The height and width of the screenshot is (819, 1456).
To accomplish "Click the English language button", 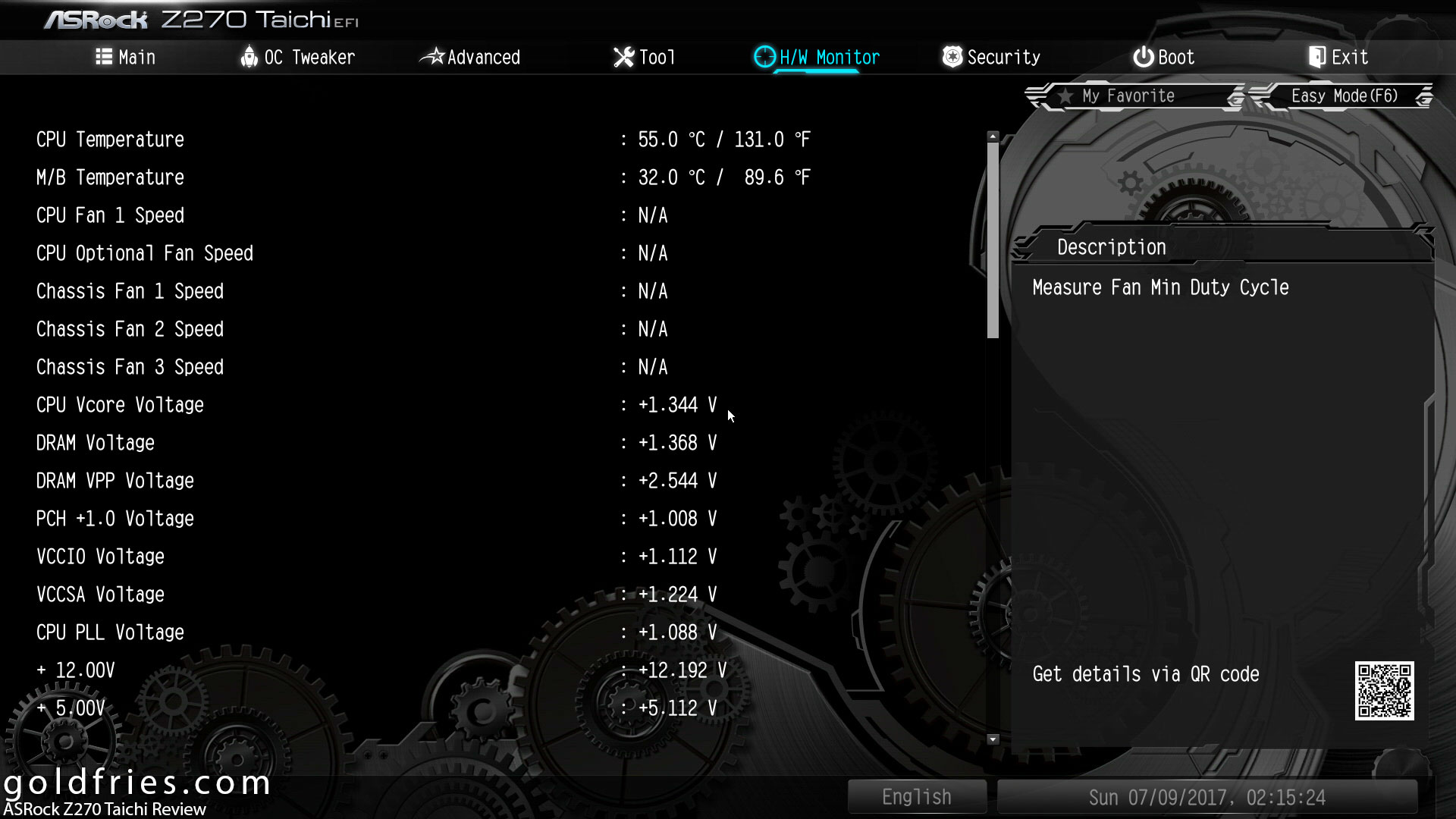I will pos(916,797).
